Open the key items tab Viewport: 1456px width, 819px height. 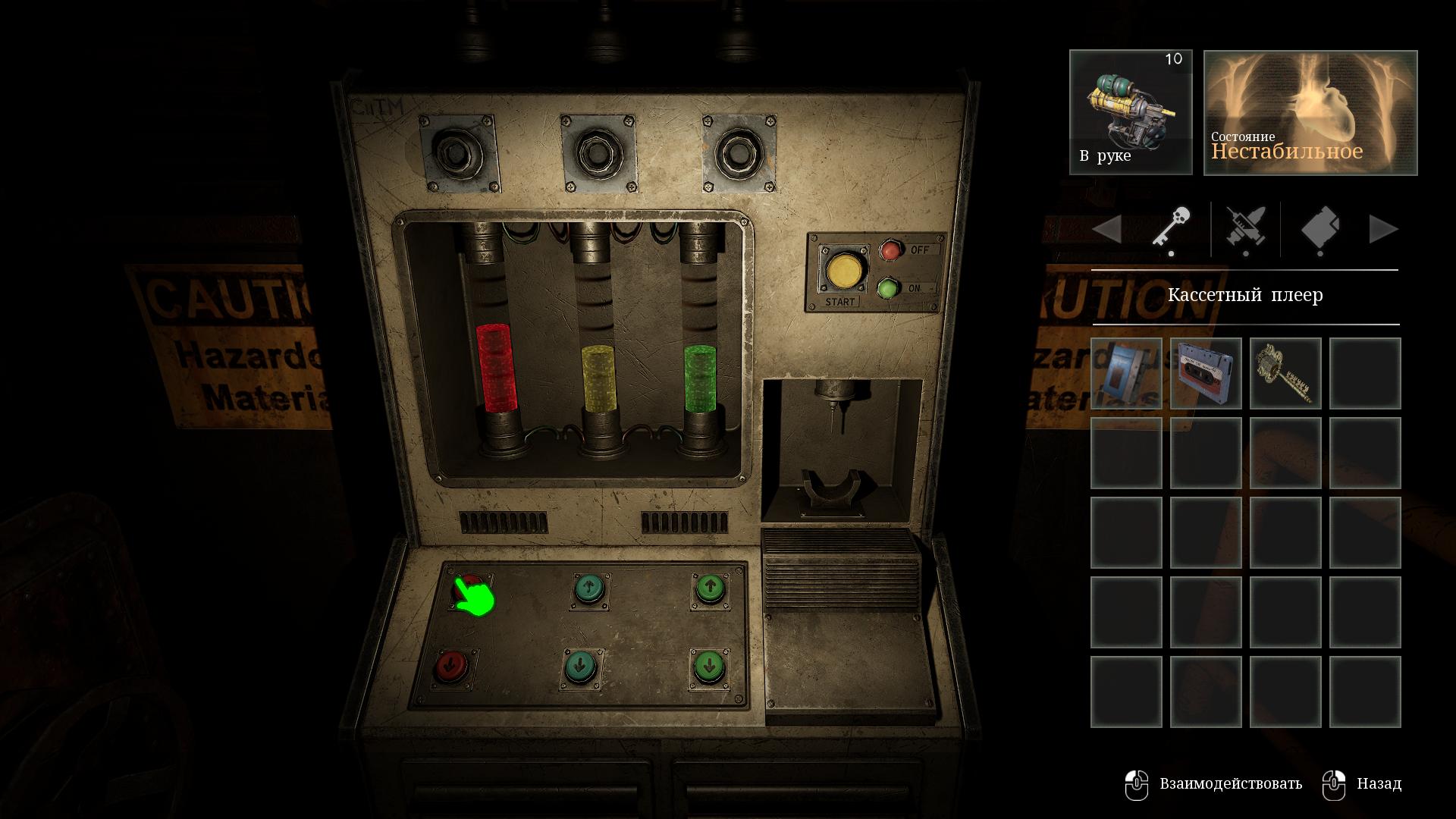pyautogui.click(x=1171, y=229)
